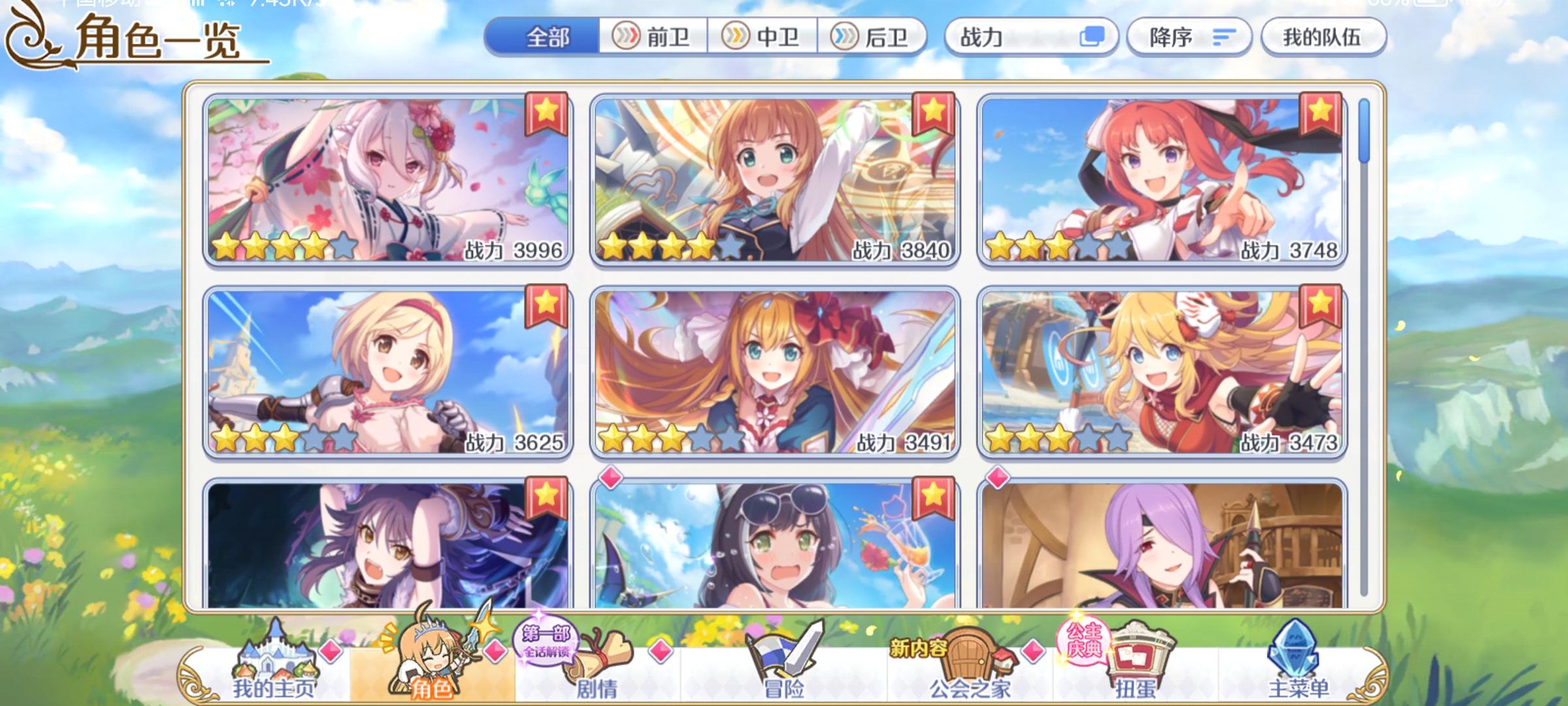Toggle favorite star on the 3840 power card

pyautogui.click(x=932, y=112)
